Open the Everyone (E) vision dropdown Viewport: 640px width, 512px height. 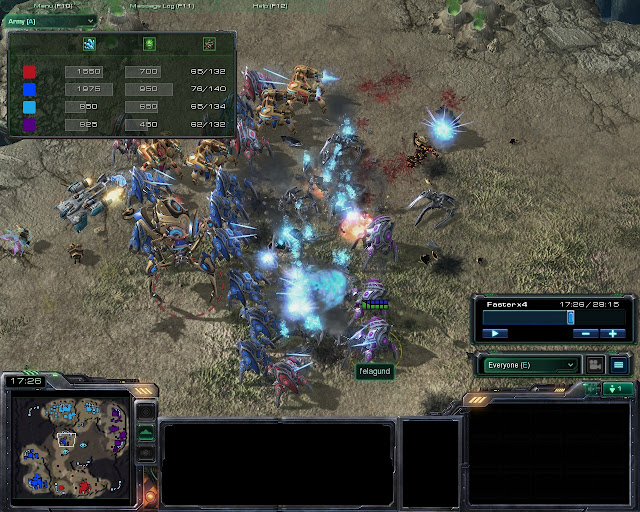[531, 365]
